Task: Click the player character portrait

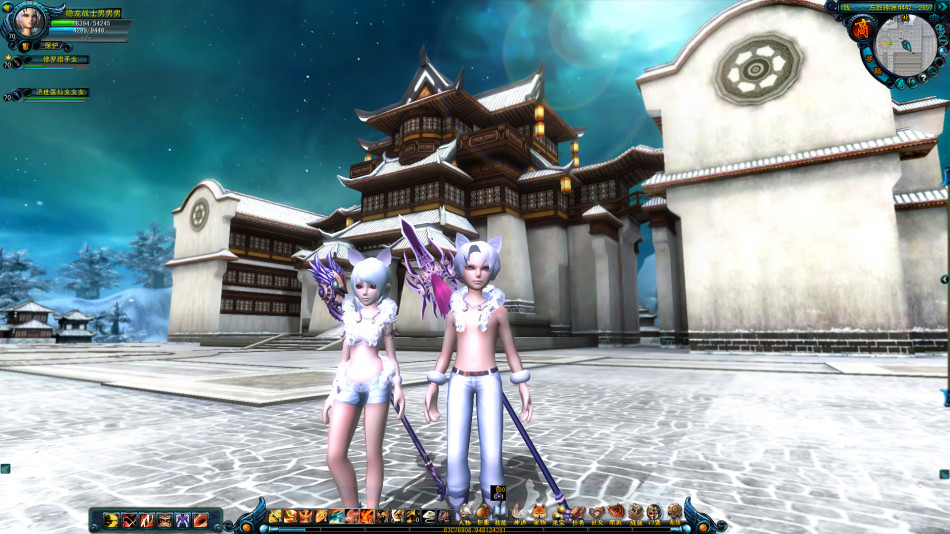Action: pos(27,20)
